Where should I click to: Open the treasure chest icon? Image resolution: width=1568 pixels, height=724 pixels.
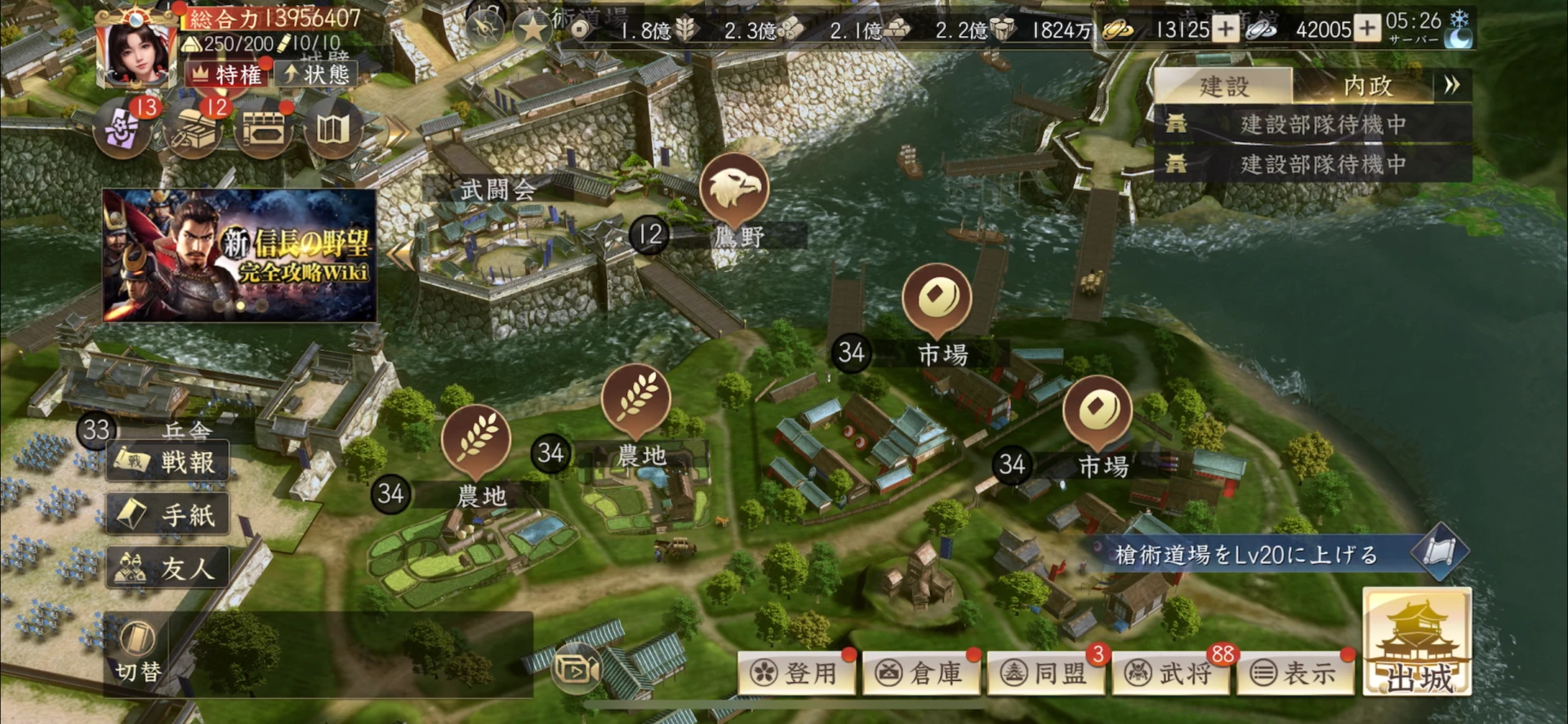click(193, 129)
